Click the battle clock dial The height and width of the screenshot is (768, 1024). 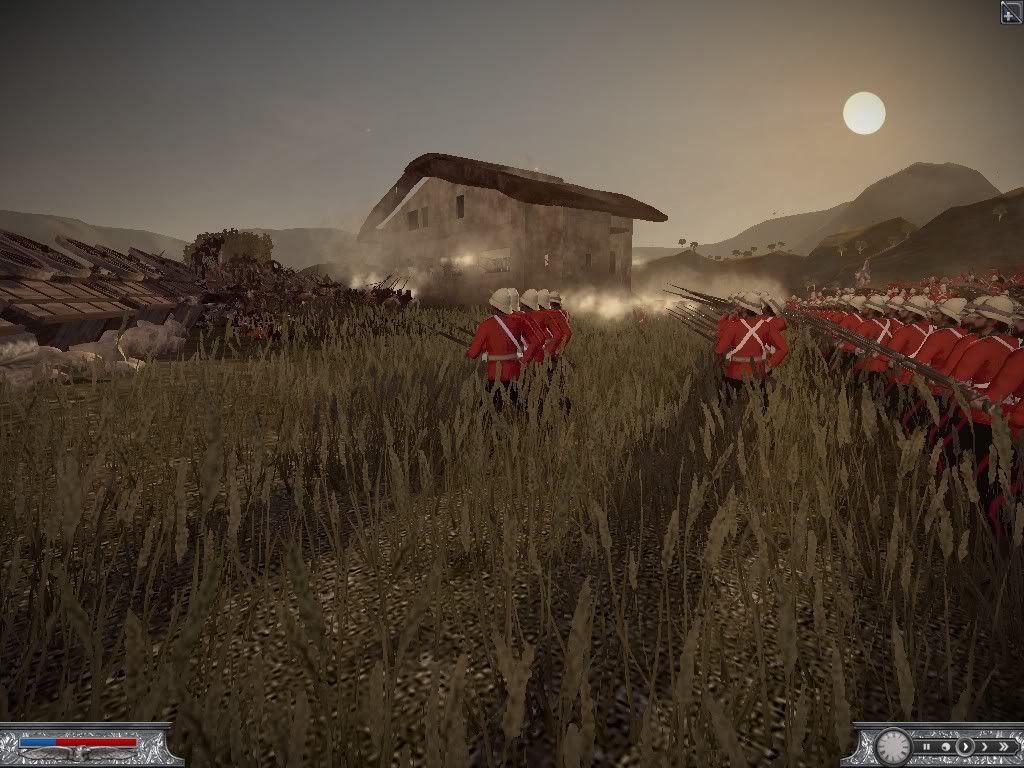[893, 747]
